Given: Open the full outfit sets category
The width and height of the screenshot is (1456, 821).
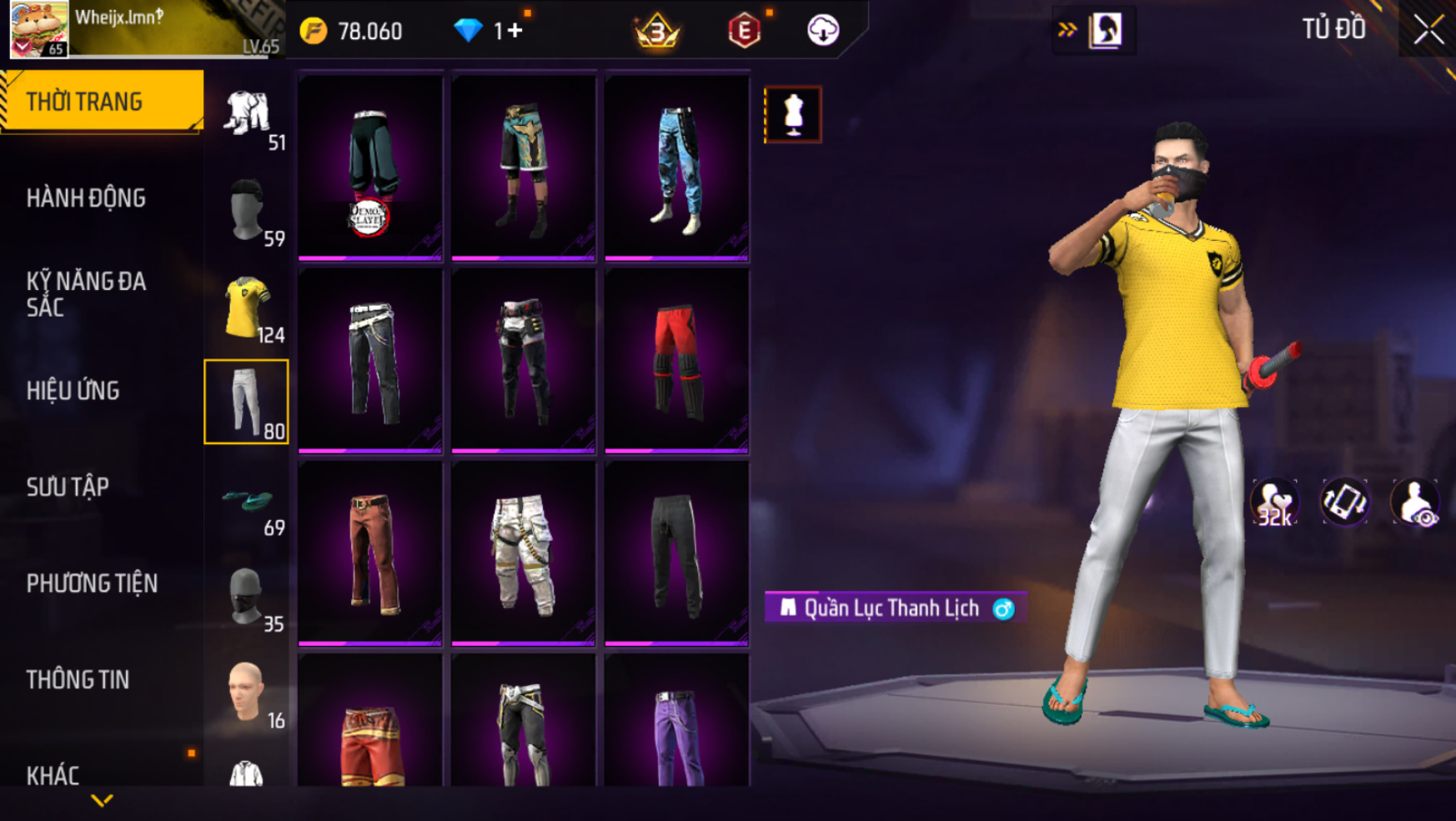Looking at the screenshot, I should click(x=247, y=114).
